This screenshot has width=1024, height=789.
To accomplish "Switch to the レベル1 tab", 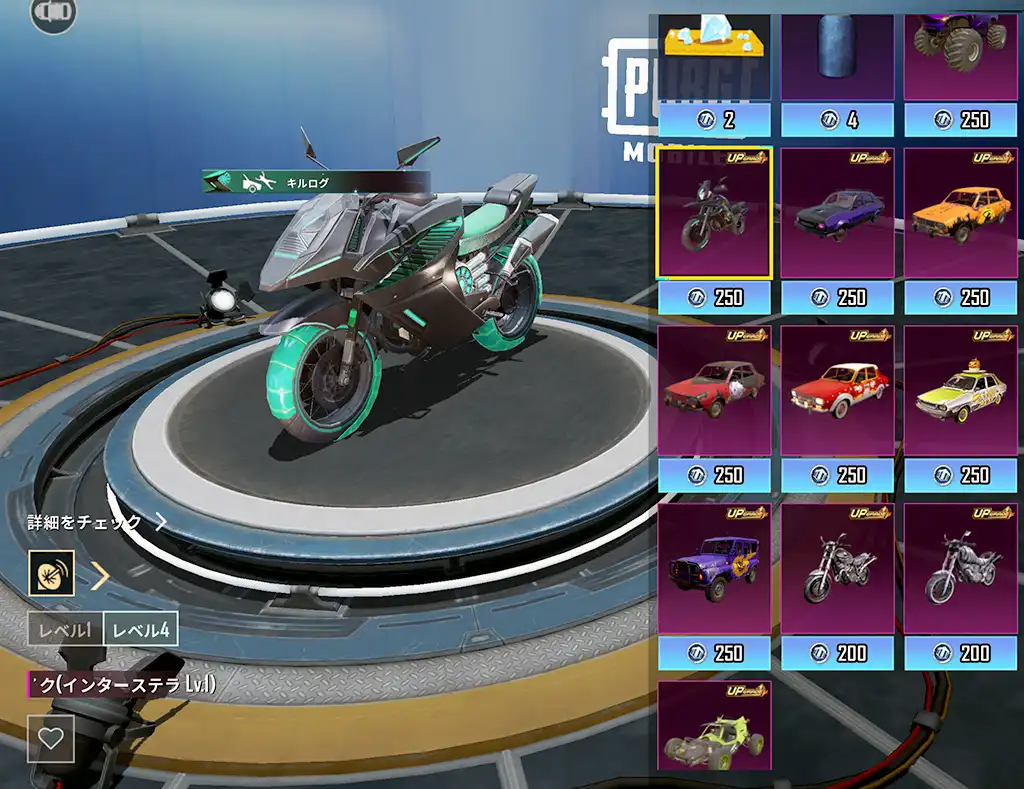I will (x=65, y=630).
